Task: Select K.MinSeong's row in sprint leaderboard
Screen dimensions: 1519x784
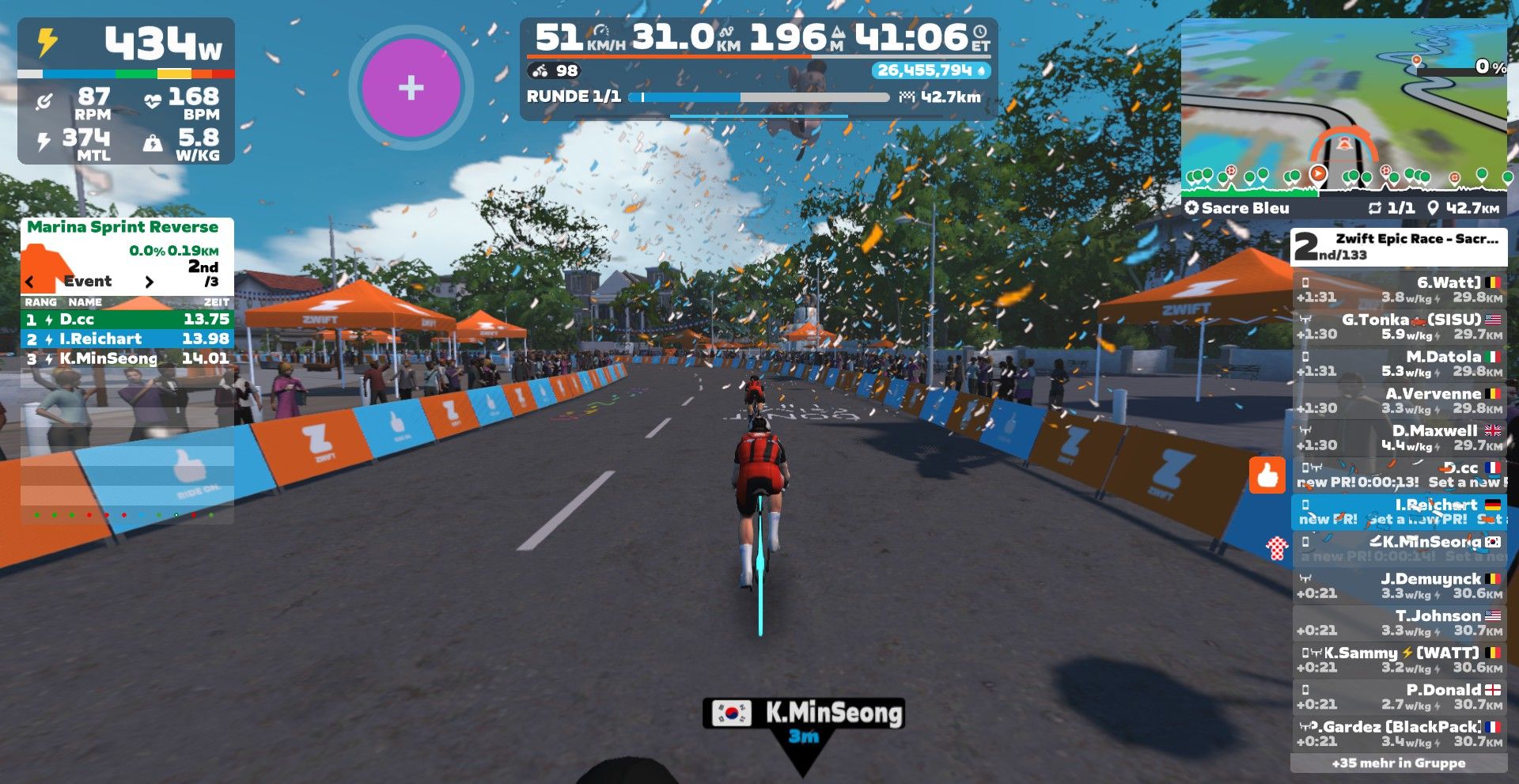Action: tap(127, 358)
